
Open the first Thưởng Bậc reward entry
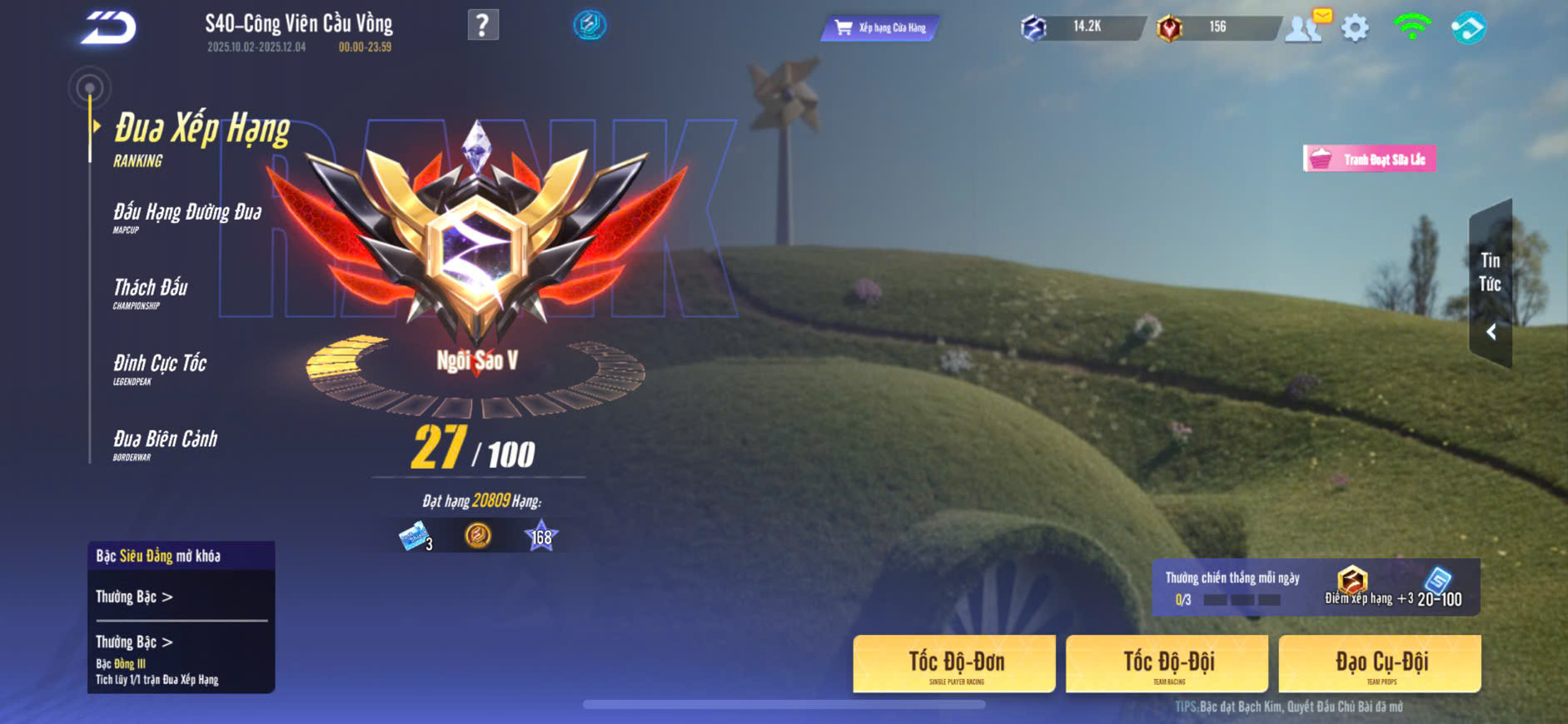[x=134, y=597]
